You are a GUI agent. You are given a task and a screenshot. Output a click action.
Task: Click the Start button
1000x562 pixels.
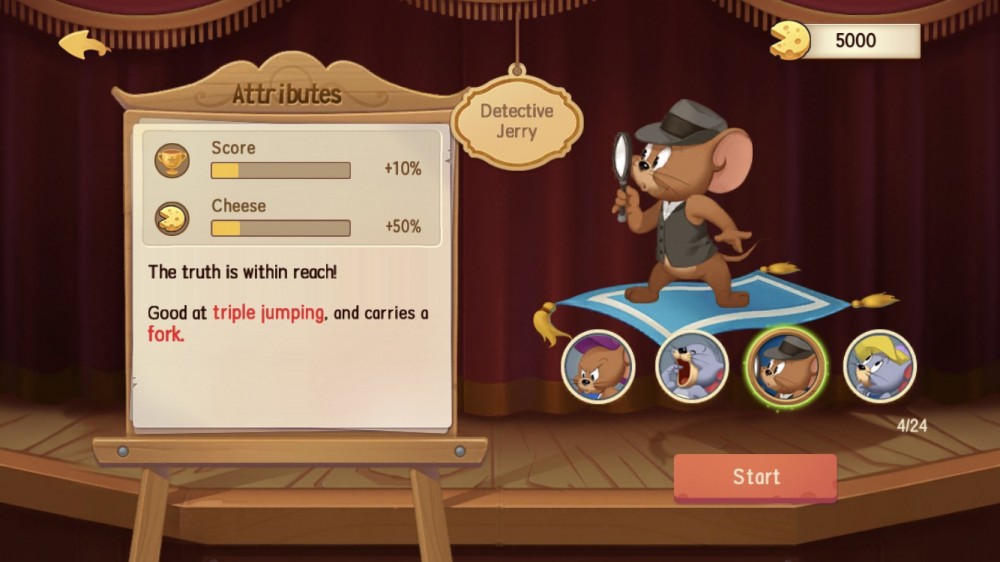(755, 477)
